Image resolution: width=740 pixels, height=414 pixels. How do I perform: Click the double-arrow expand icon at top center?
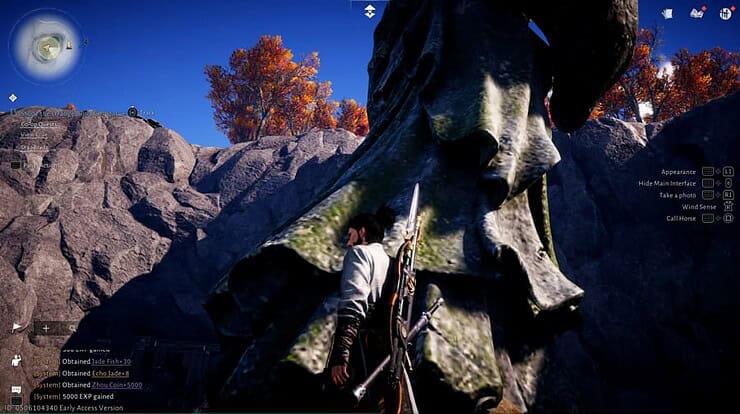click(x=369, y=10)
